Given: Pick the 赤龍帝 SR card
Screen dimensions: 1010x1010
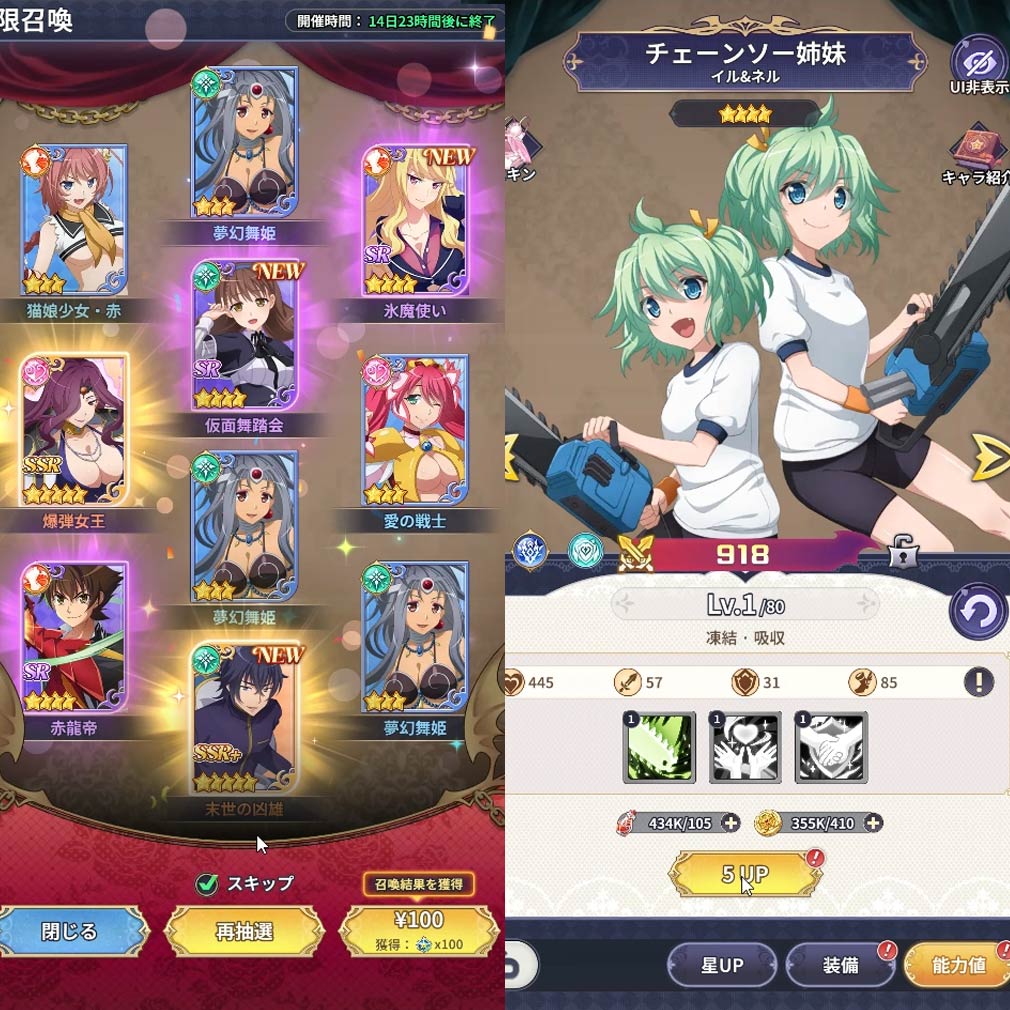Looking at the screenshot, I should pyautogui.click(x=75, y=636).
